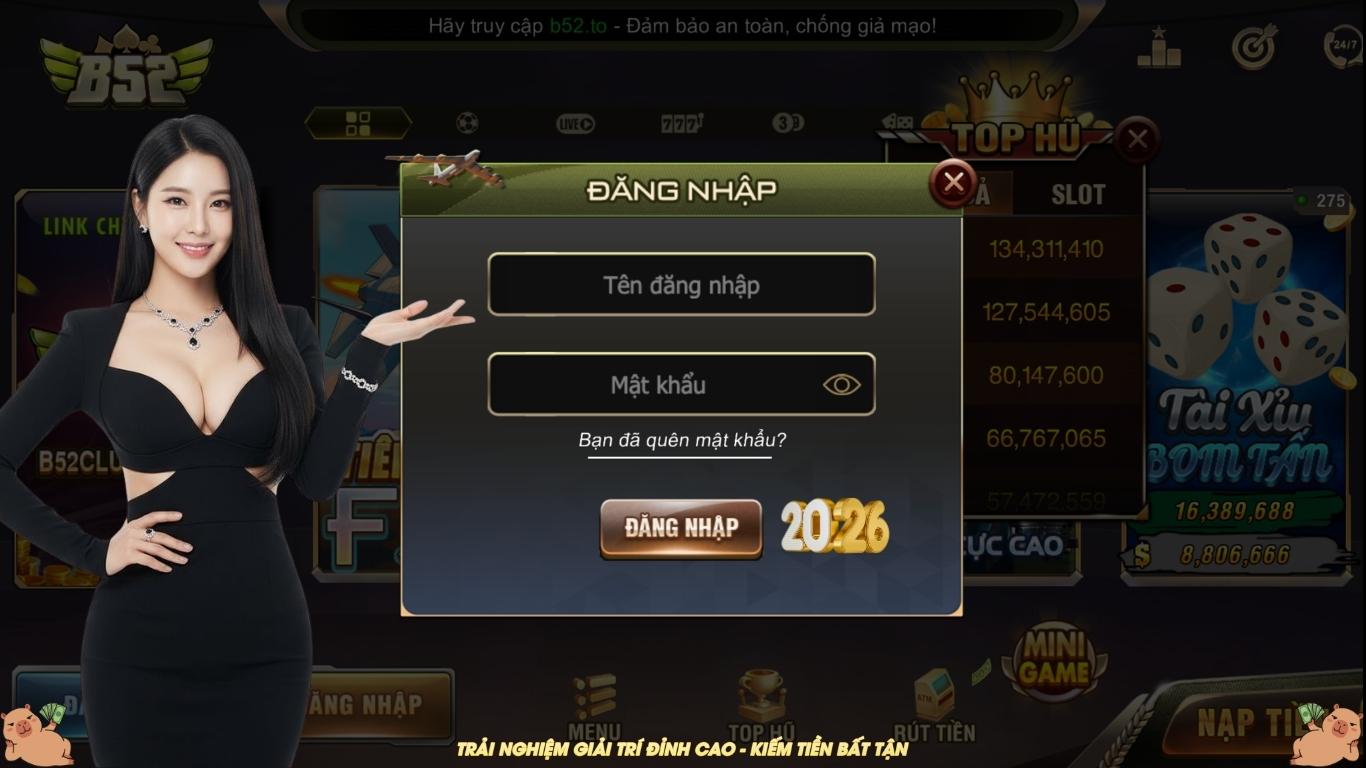
Task: Open the 777 slots icon
Action: 682,120
